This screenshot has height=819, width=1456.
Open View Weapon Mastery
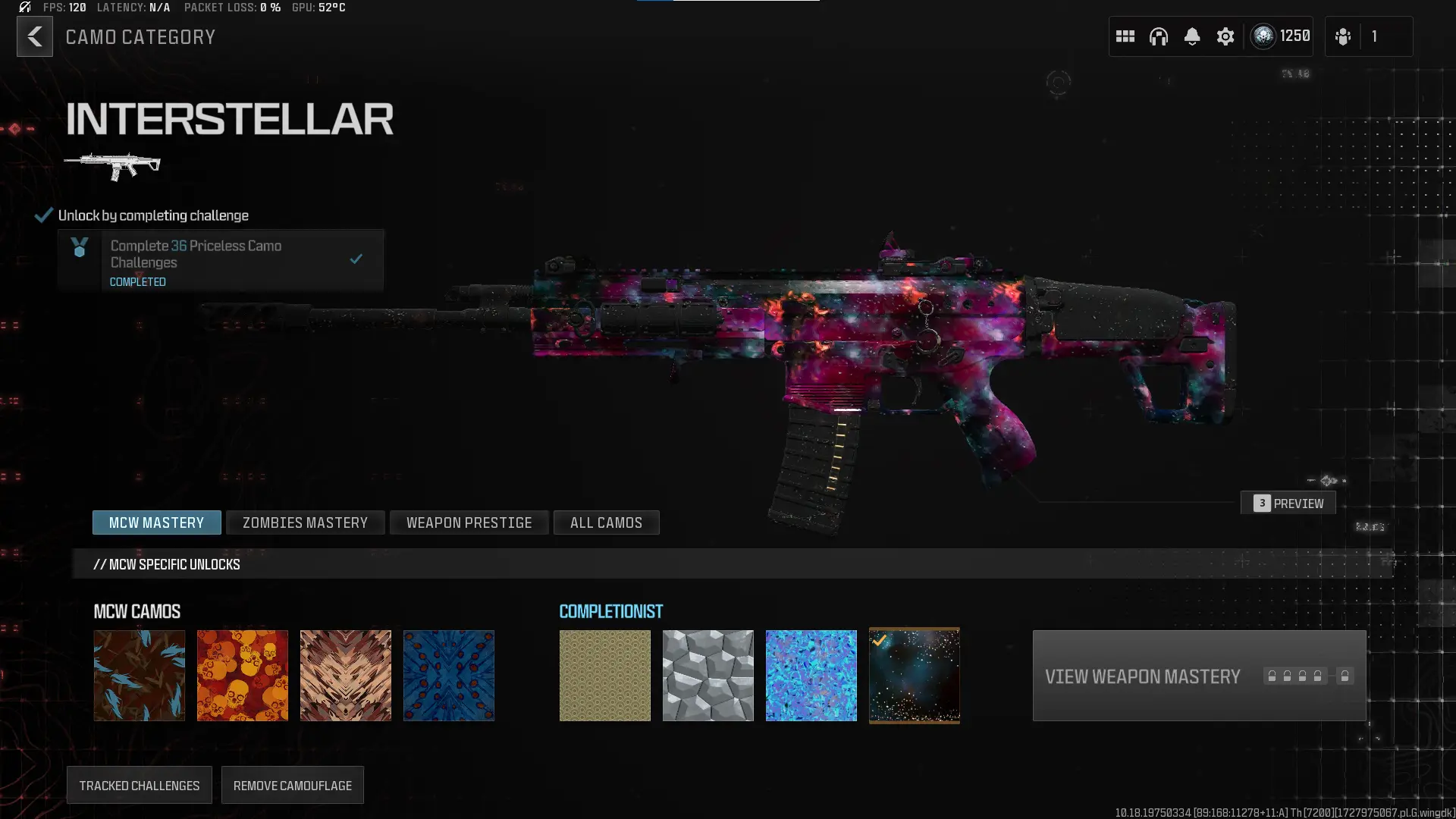[x=1197, y=676]
